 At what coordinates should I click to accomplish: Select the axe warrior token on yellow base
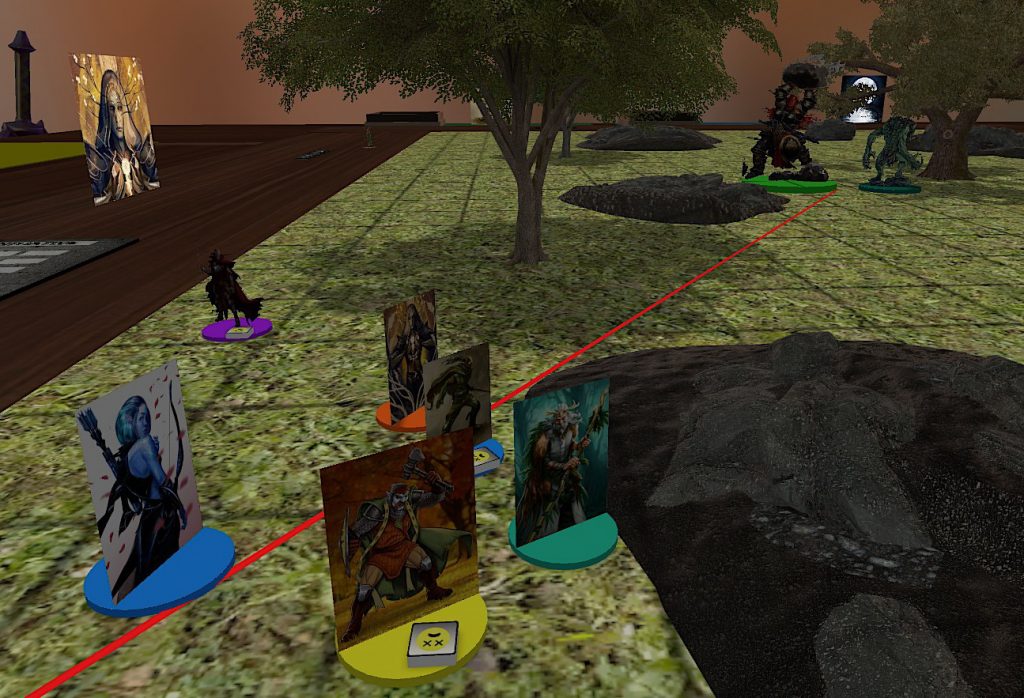pos(398,528)
